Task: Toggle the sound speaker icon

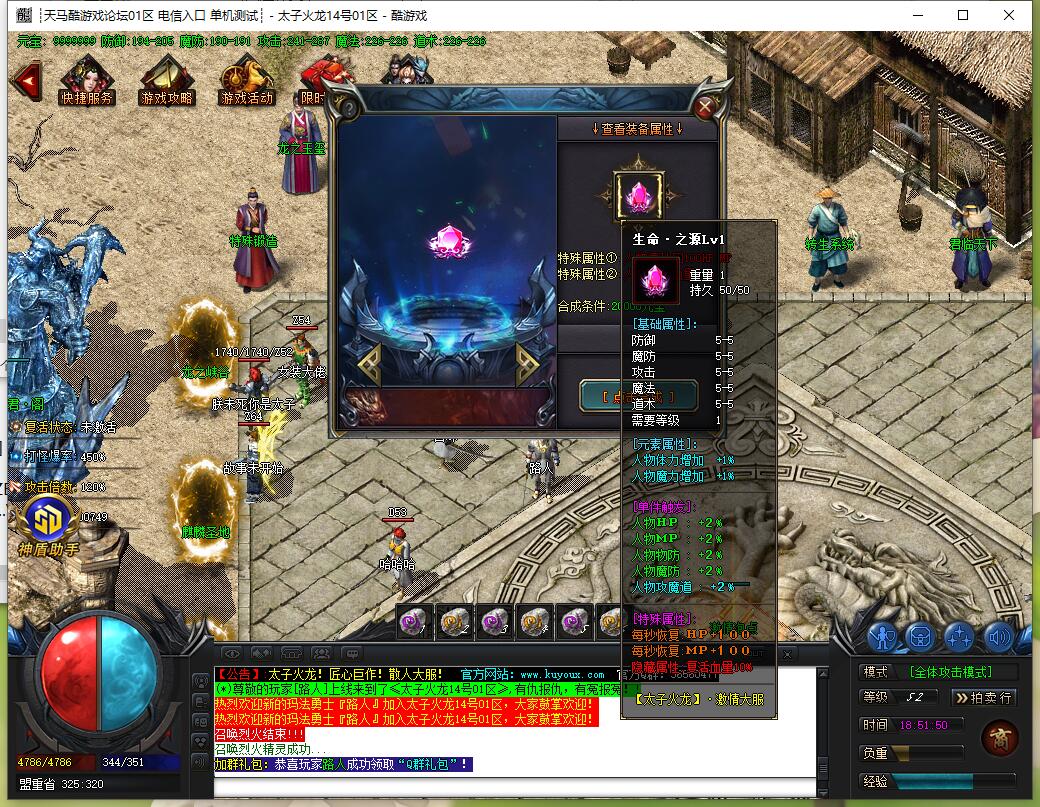Action: pyautogui.click(x=998, y=635)
